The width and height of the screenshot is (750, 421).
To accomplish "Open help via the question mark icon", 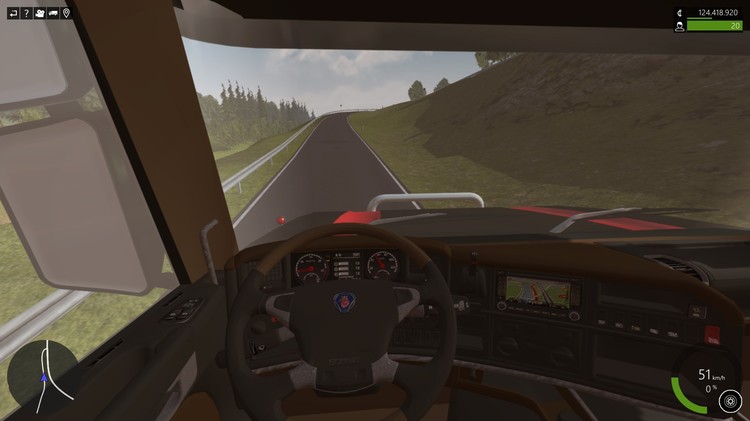I will (x=26, y=13).
